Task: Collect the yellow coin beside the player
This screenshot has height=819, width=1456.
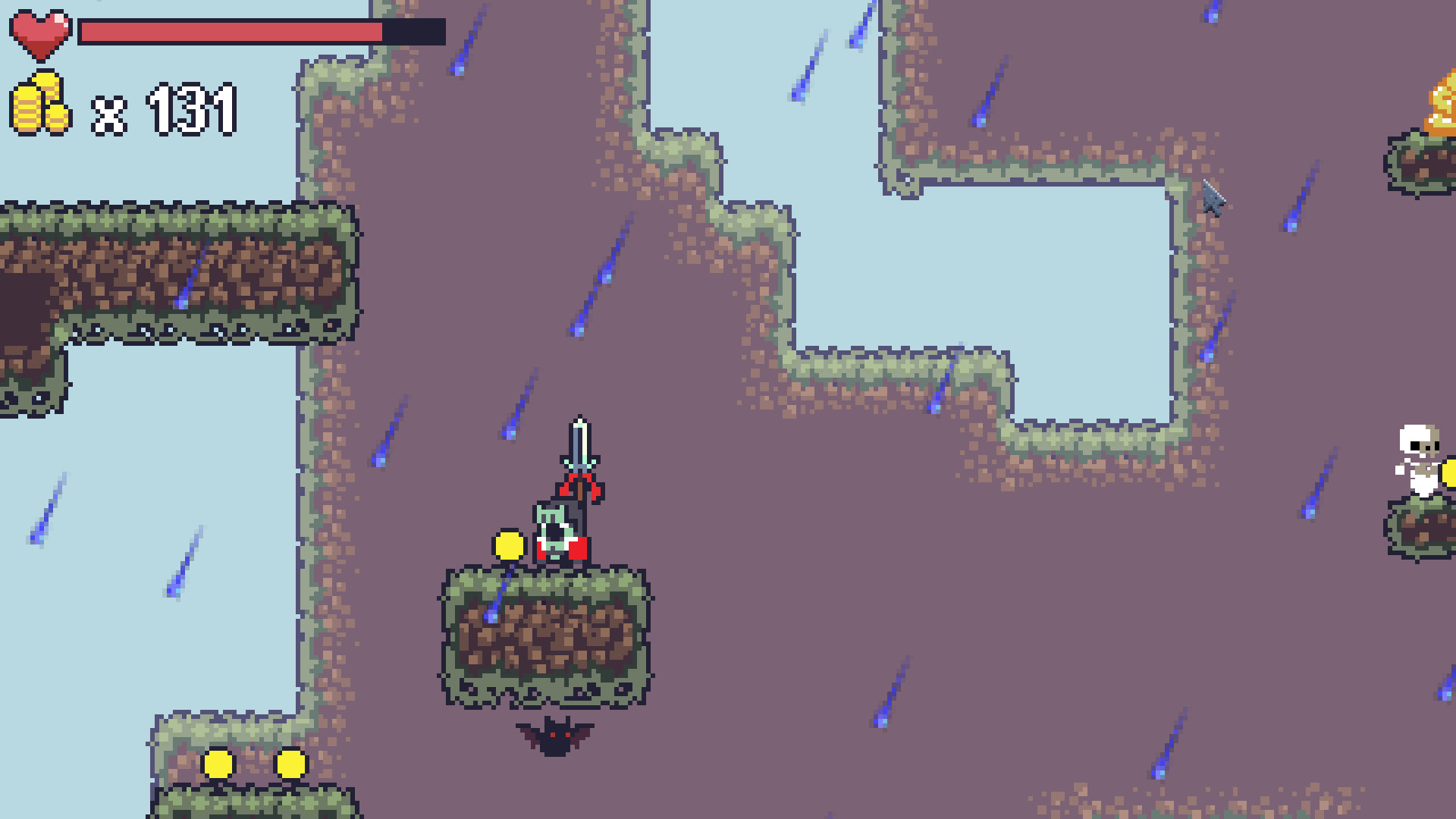Action: click(508, 544)
